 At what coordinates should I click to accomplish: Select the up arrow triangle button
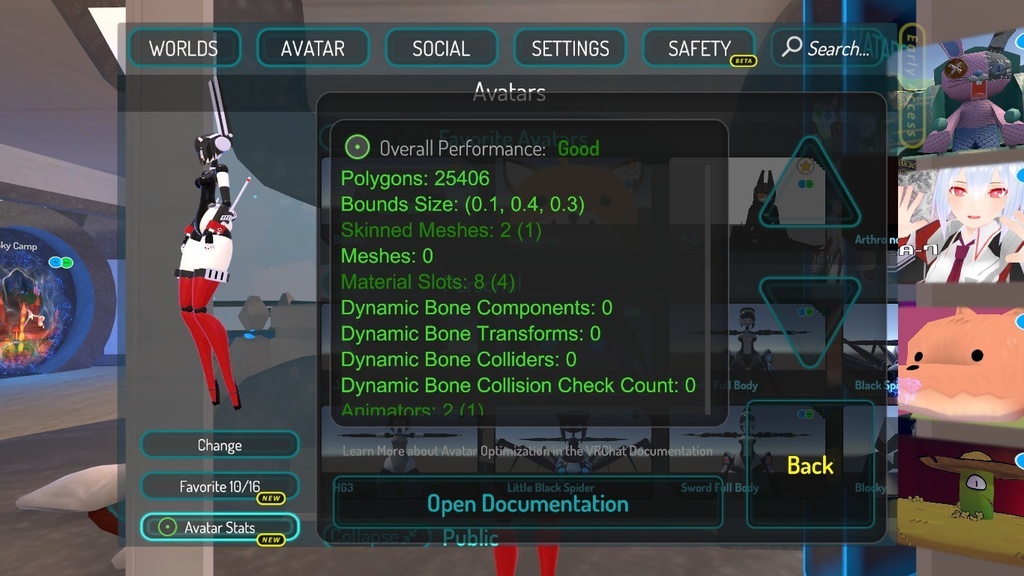(x=809, y=186)
